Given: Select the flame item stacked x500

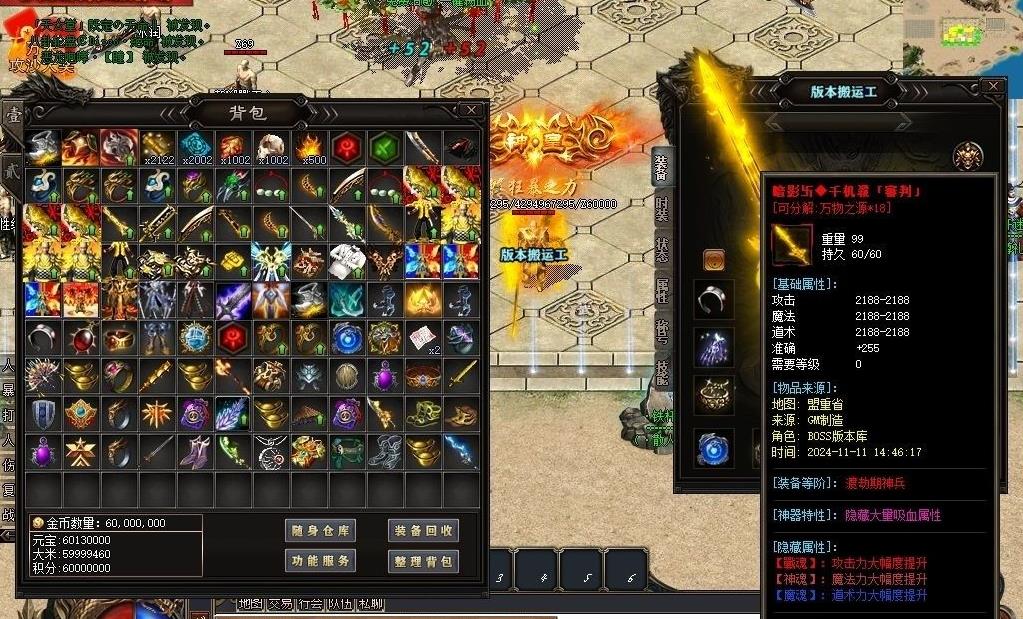Looking at the screenshot, I should tap(309, 147).
